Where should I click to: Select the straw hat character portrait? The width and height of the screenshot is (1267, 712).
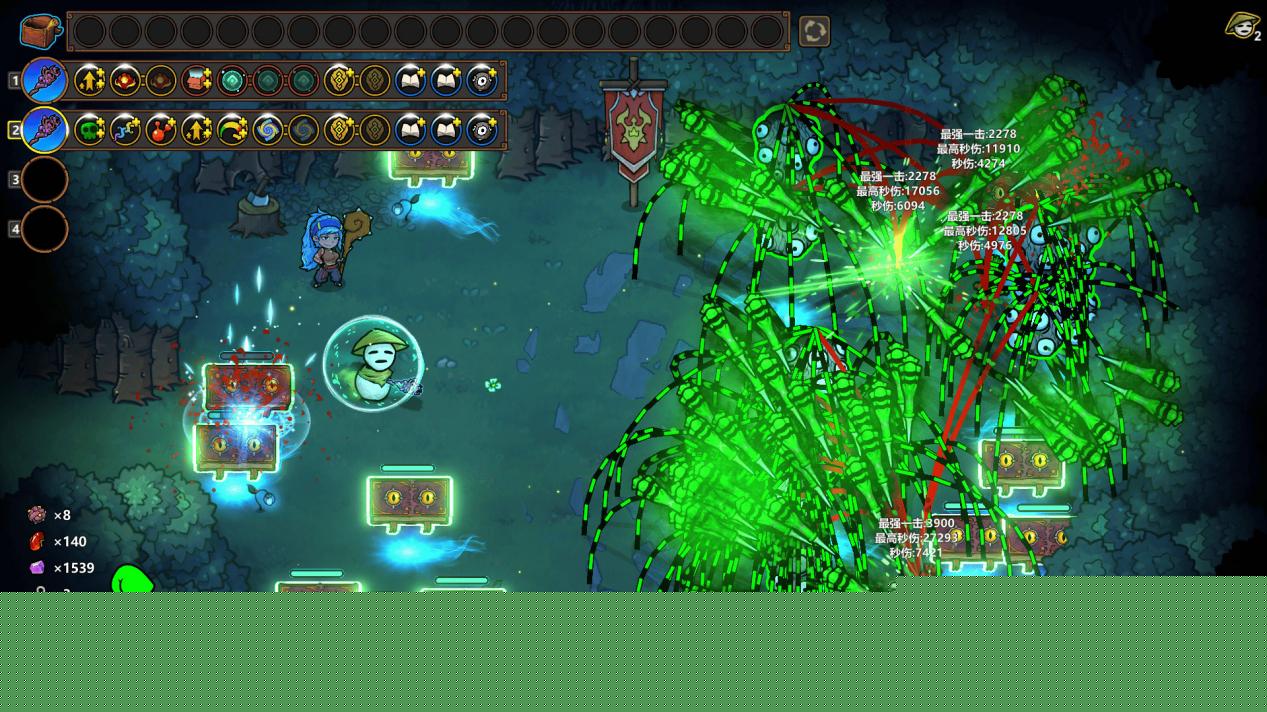pos(1241,26)
